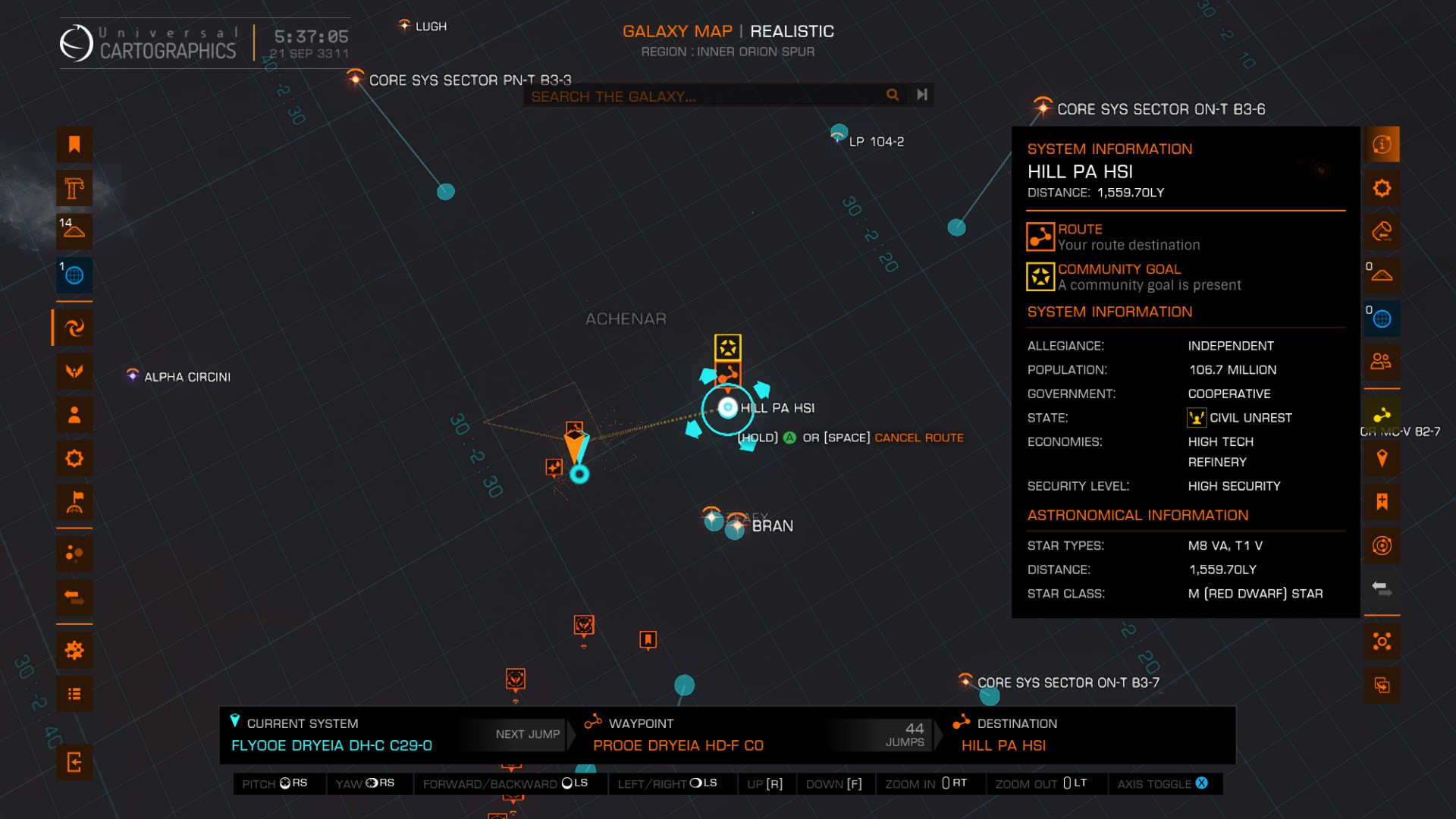Screen dimensions: 1456x819
Task: Open the exit door icon
Action: tap(74, 761)
